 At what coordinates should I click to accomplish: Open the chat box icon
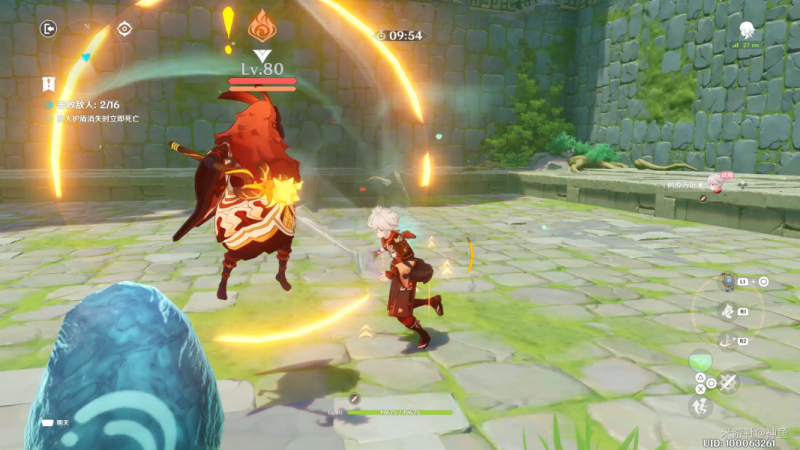(46, 423)
